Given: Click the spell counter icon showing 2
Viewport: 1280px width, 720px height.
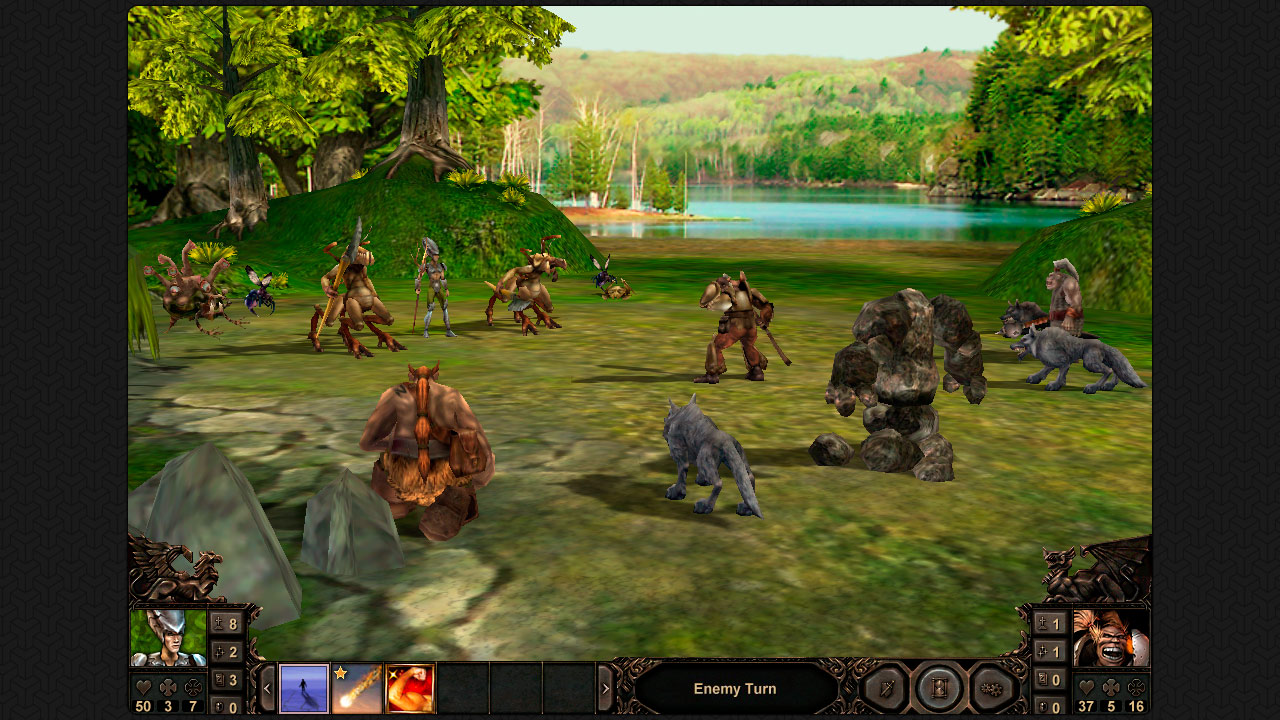Looking at the screenshot, I should click(218, 649).
